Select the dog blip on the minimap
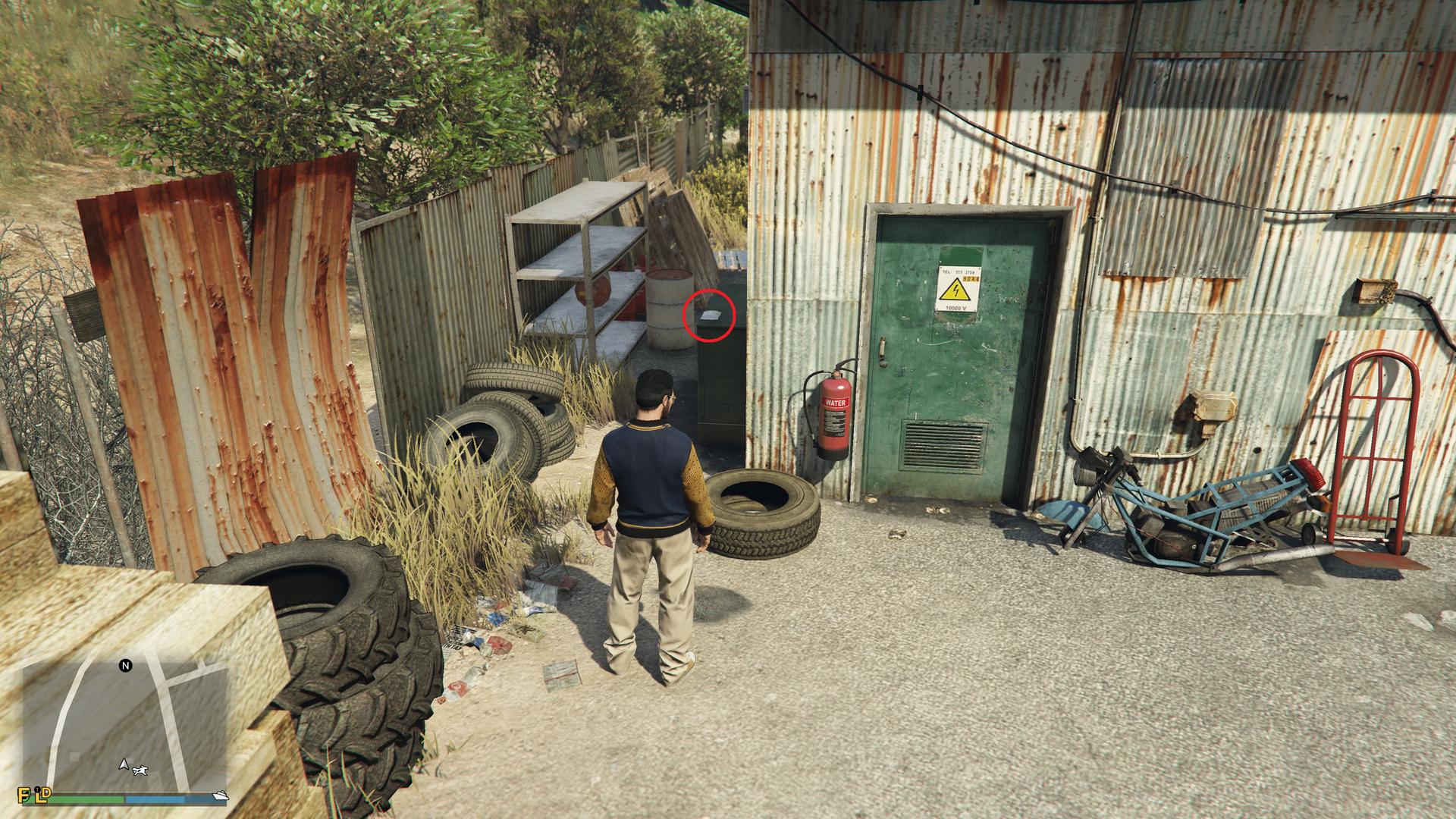Viewport: 1456px width, 819px height. (140, 771)
